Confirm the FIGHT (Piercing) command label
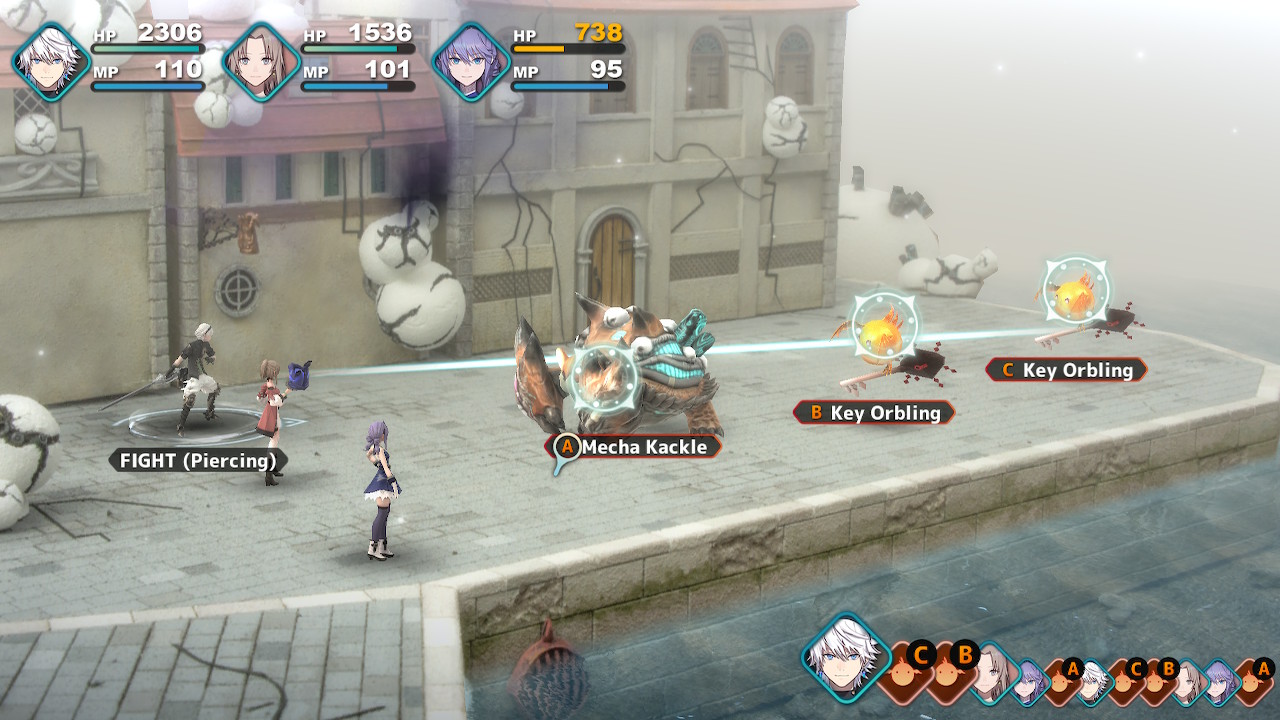 point(198,461)
